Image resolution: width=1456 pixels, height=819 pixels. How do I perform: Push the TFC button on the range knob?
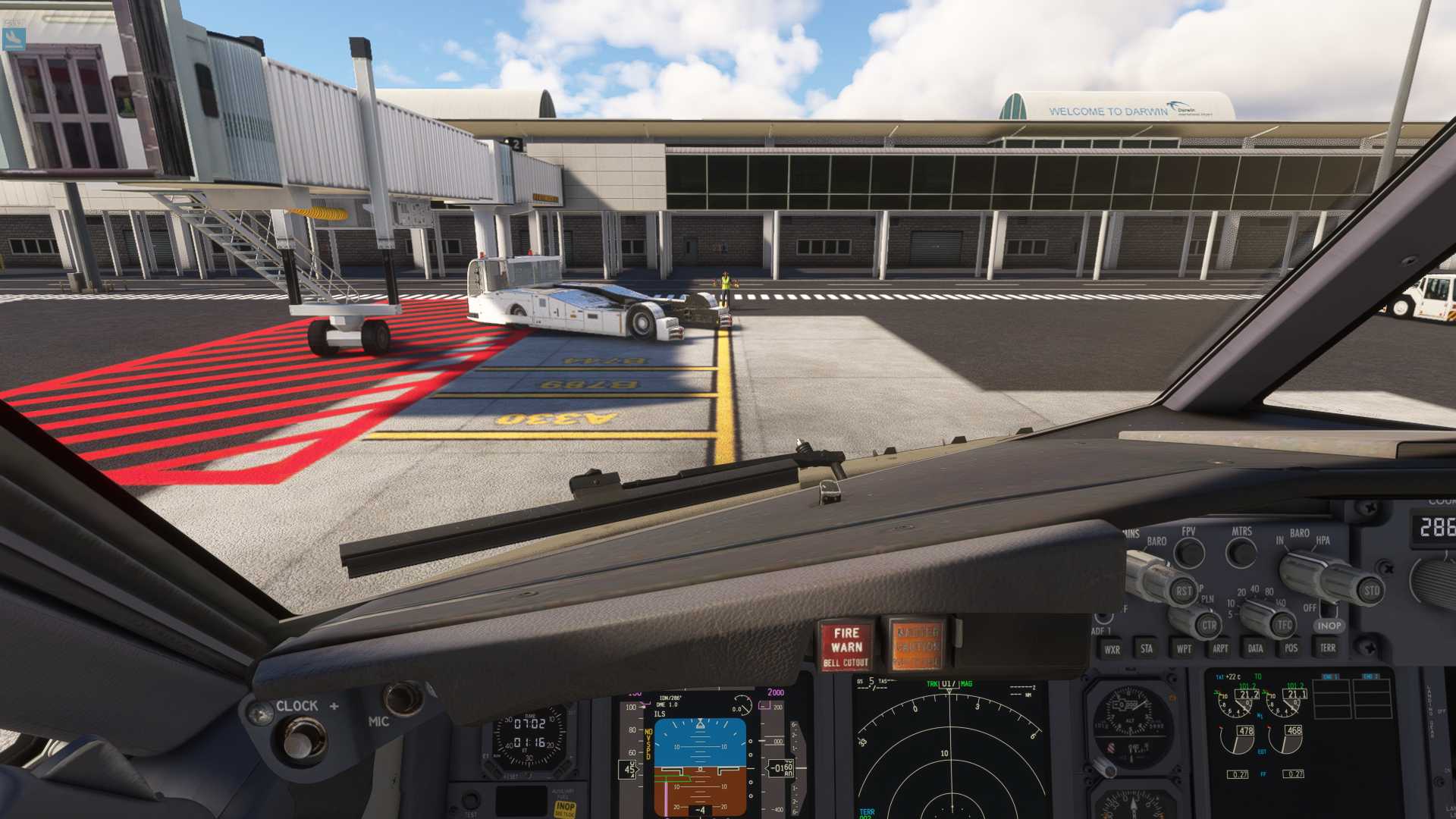pos(1284,626)
